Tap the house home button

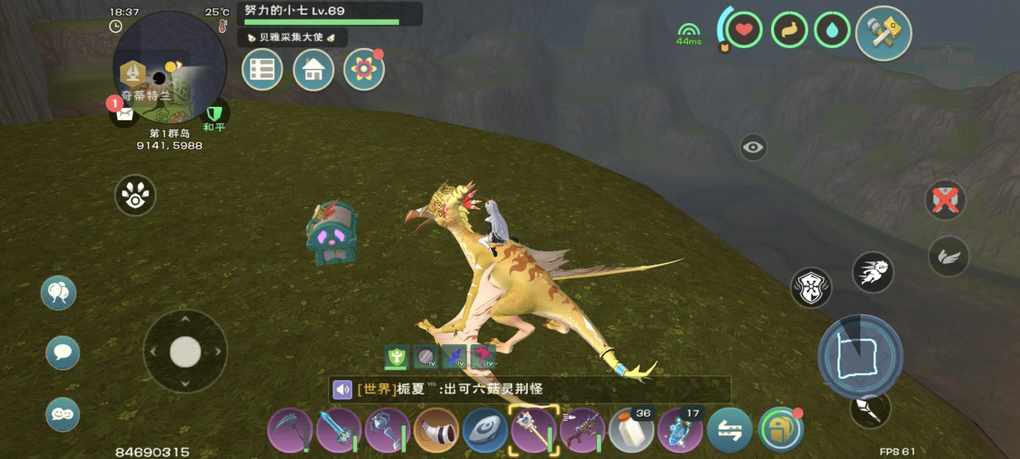[x=313, y=70]
